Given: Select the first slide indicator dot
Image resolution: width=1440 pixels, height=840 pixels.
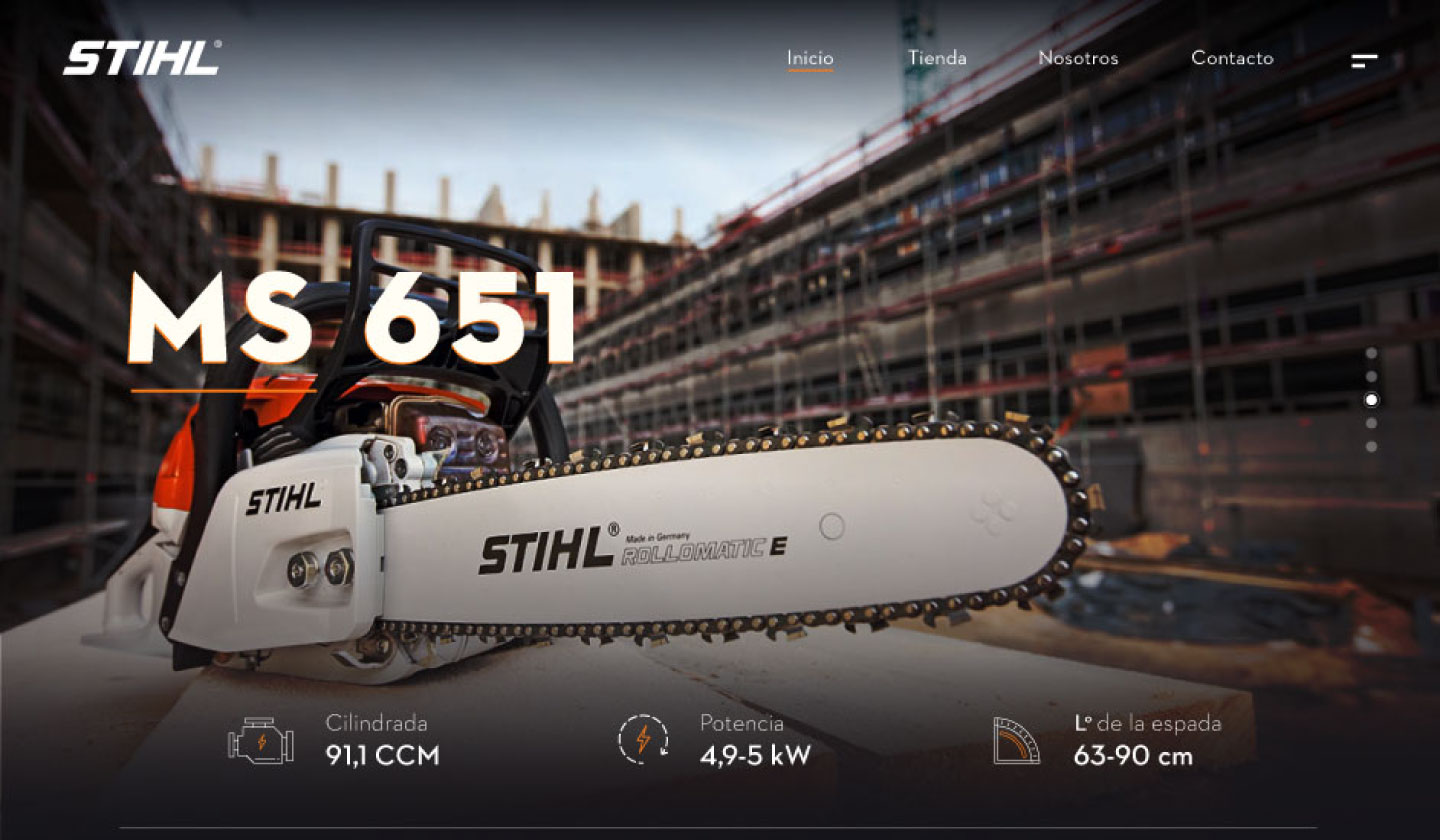Looking at the screenshot, I should click(x=1371, y=353).
